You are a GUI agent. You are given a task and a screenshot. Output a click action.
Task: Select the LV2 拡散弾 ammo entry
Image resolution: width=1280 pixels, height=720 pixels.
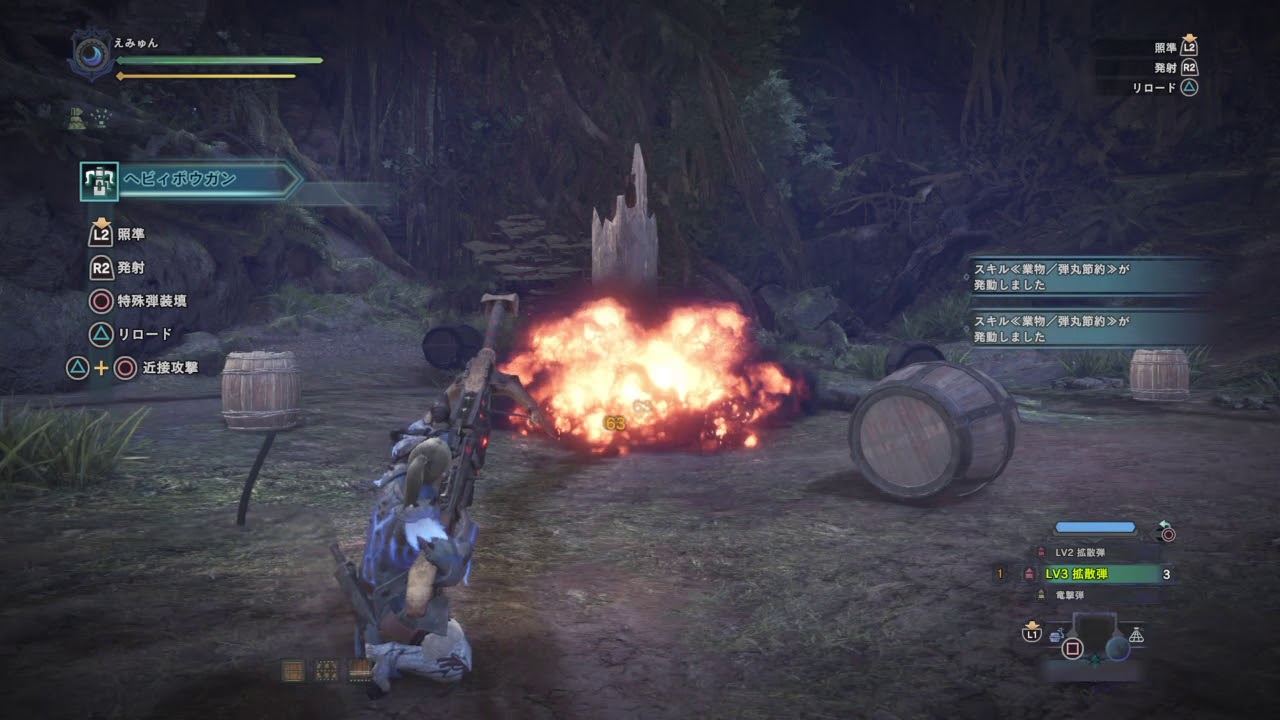click(1080, 552)
